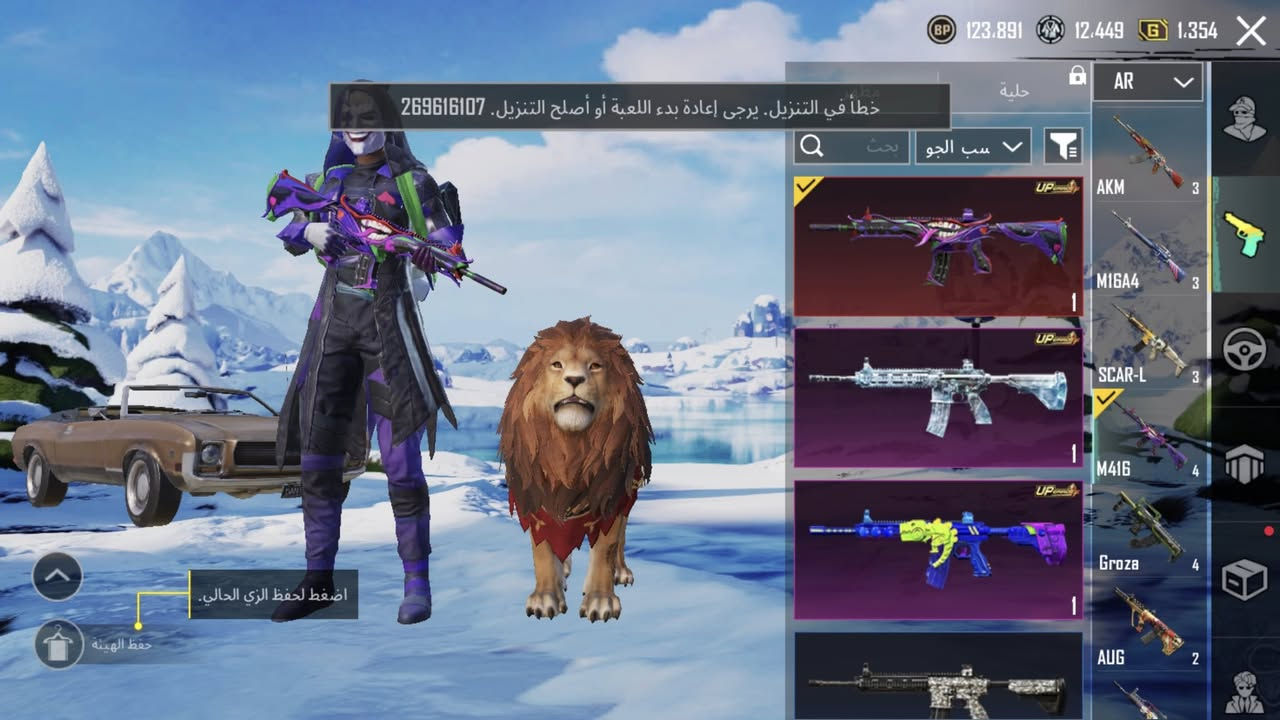The width and height of the screenshot is (1280, 720).
Task: Open the filter funnel icon
Action: [1064, 145]
